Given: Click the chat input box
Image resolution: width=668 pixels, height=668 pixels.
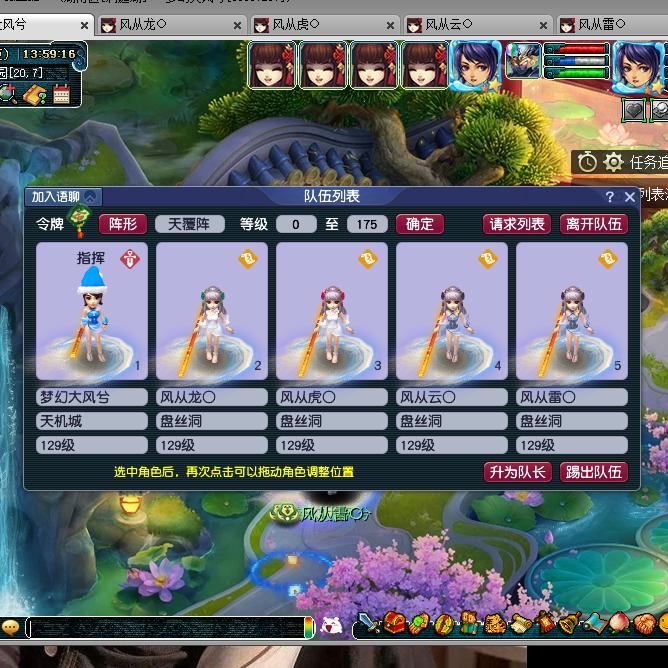Looking at the screenshot, I should coord(165,627).
